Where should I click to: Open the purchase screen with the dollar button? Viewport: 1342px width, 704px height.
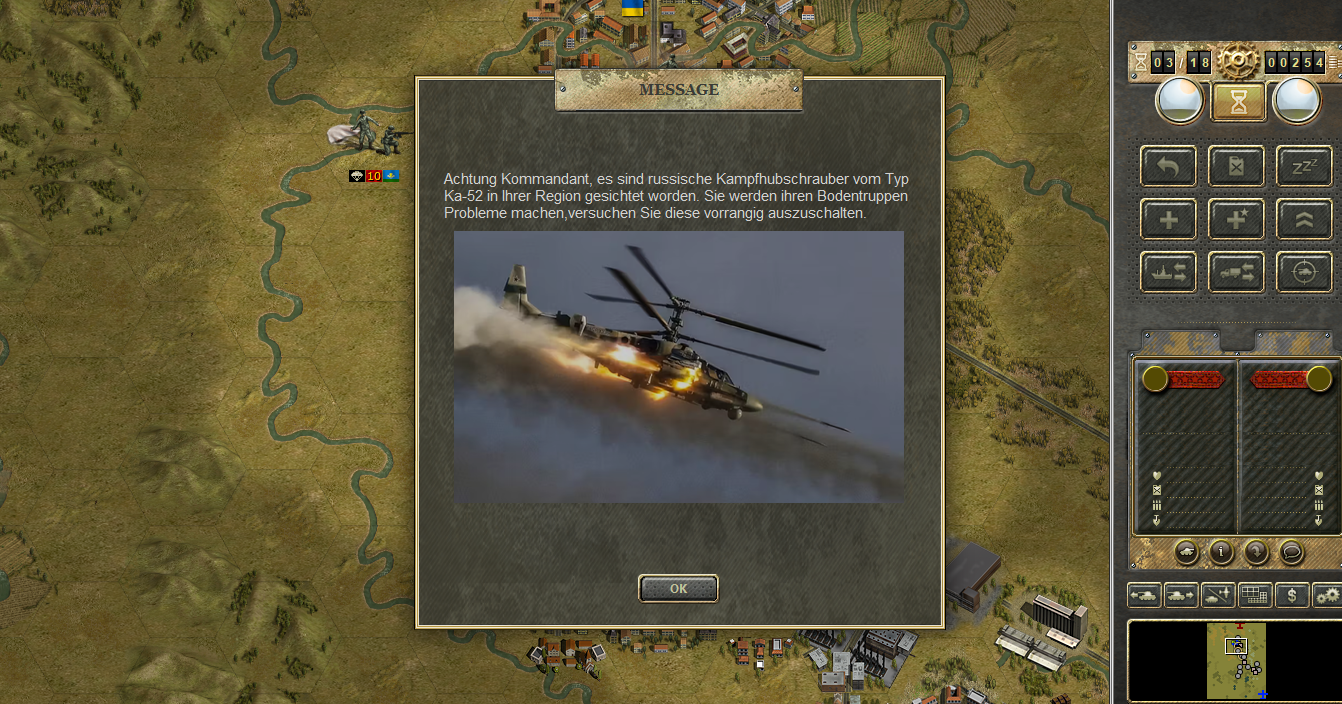click(x=1293, y=595)
